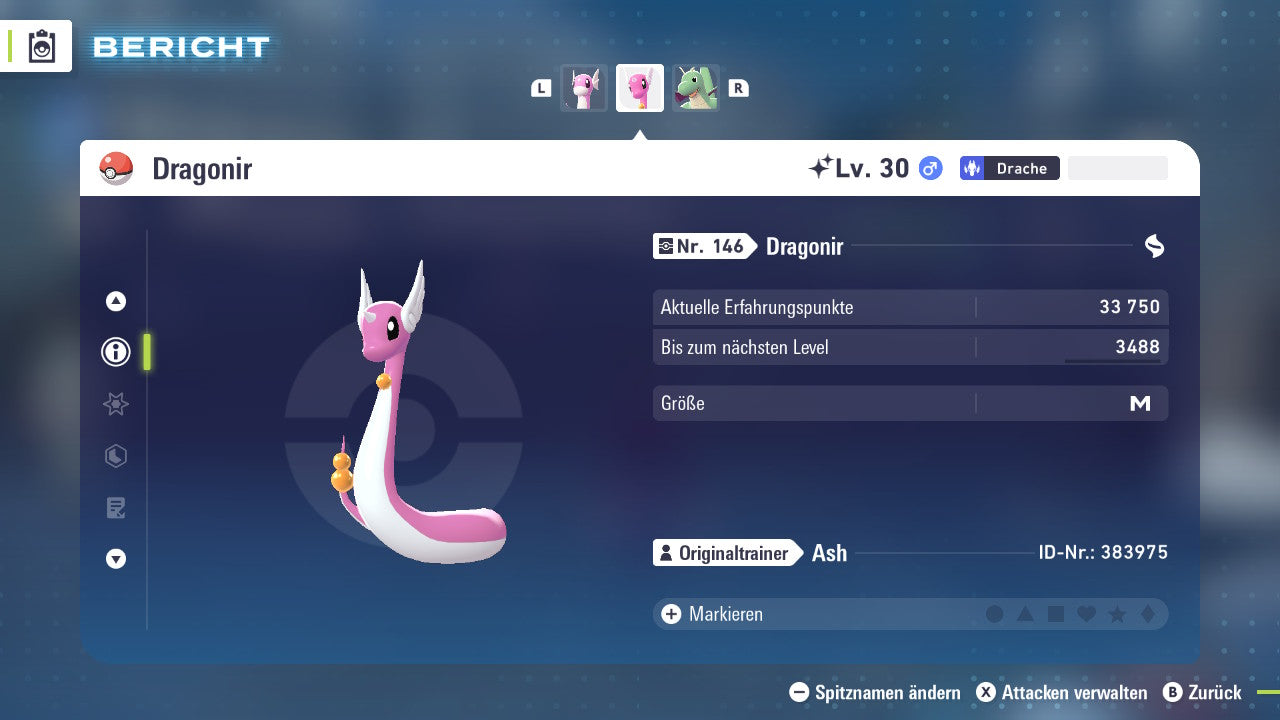Viewport: 1280px width, 720px height.
Task: Switch to the starburst icon tab
Action: click(x=116, y=404)
